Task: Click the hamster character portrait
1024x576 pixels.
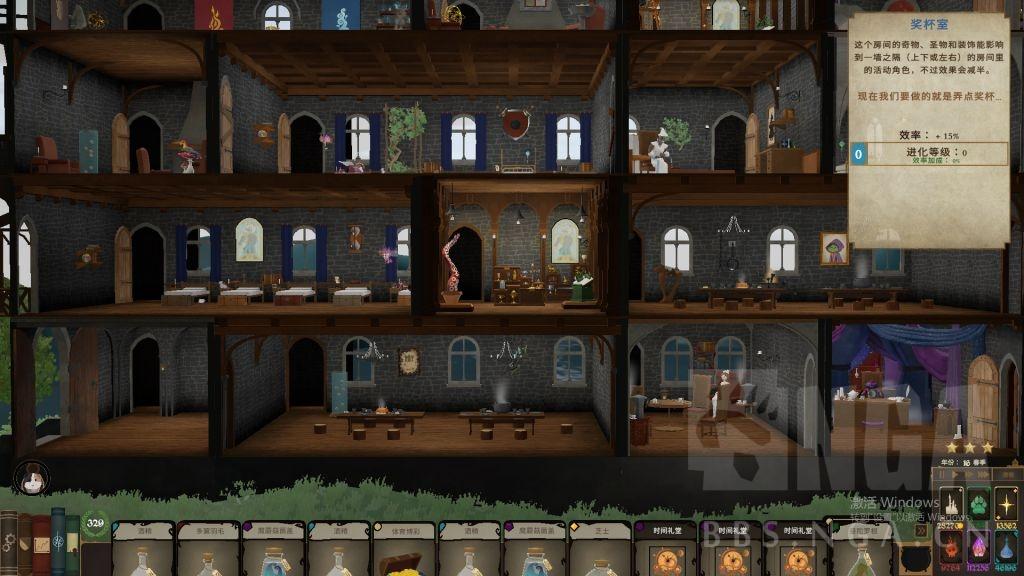Action: [31, 476]
